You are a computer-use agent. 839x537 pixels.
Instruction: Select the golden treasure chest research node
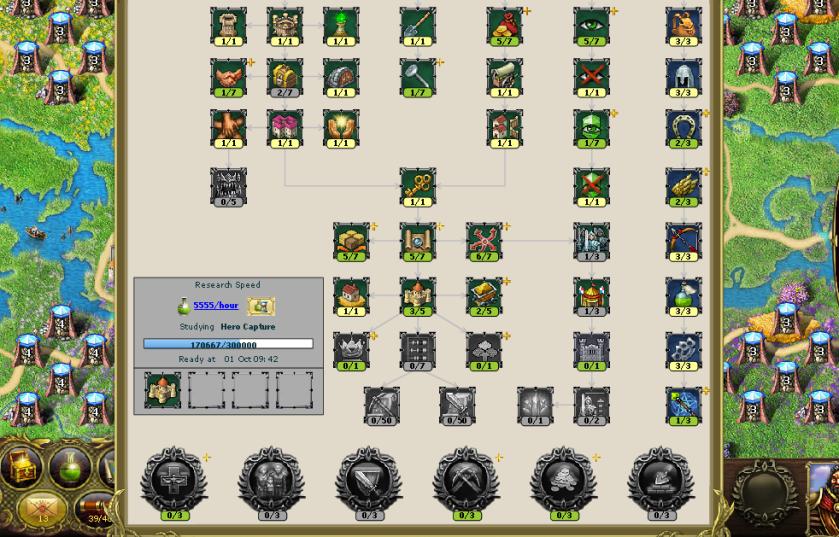[x=285, y=75]
